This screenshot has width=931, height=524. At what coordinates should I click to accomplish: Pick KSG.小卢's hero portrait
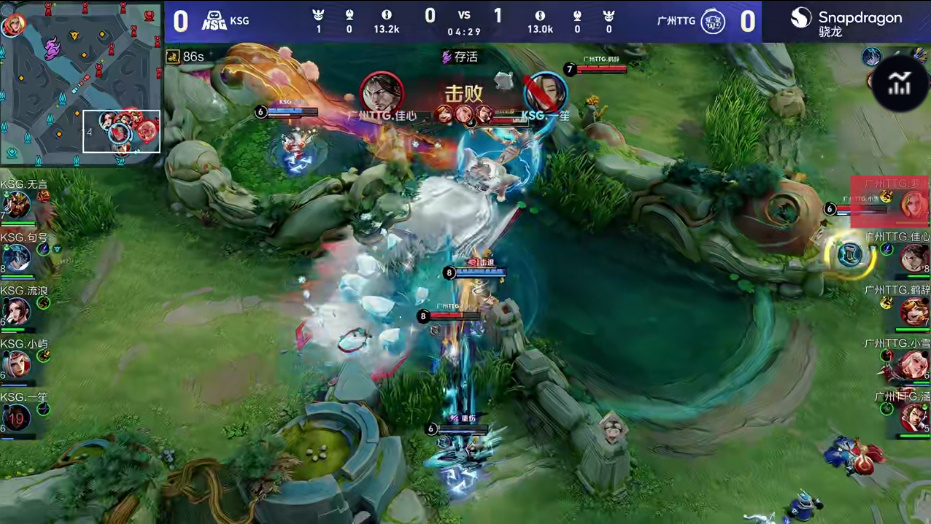[x=17, y=364]
